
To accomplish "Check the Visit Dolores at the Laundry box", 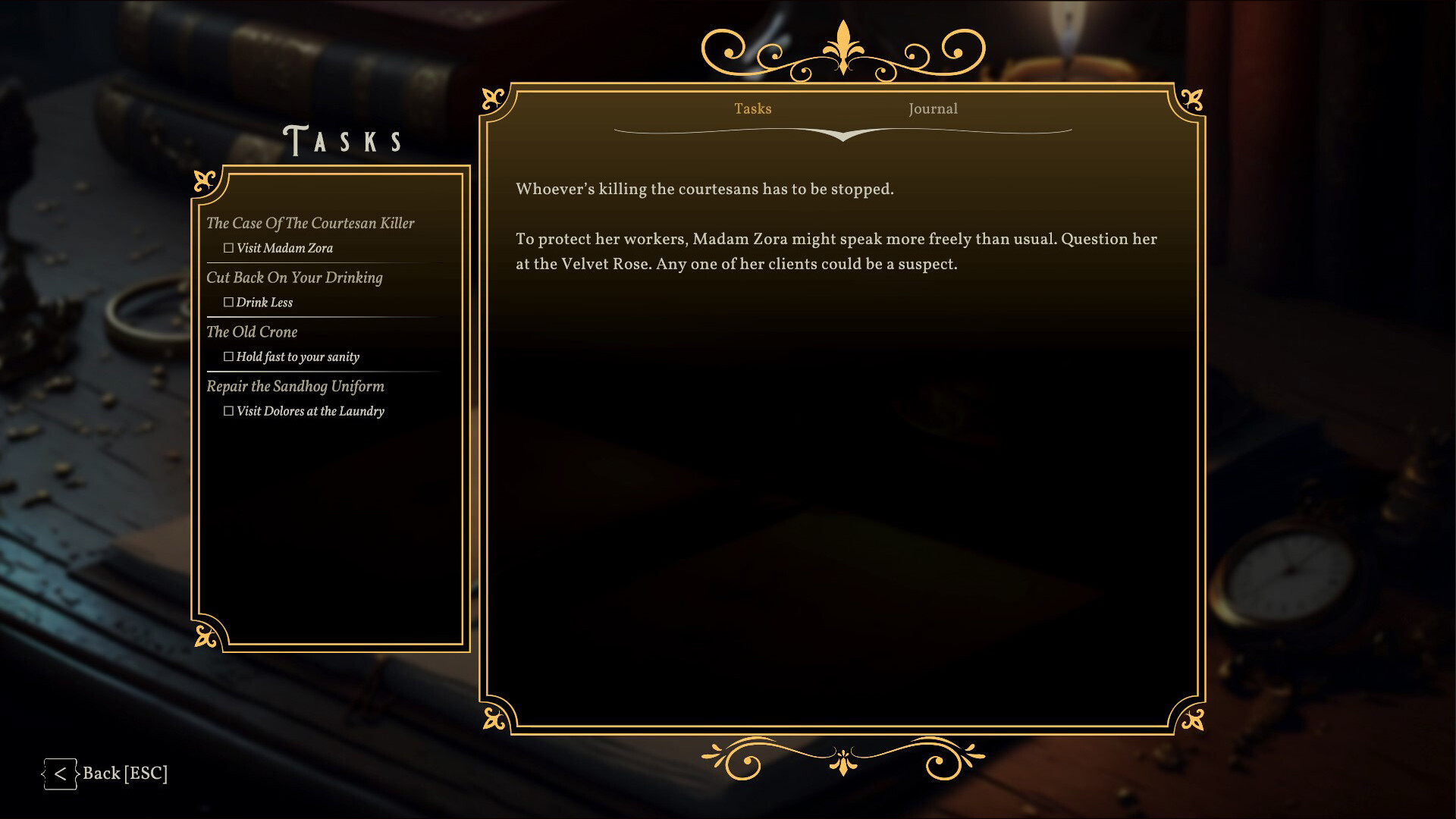I will point(228,410).
